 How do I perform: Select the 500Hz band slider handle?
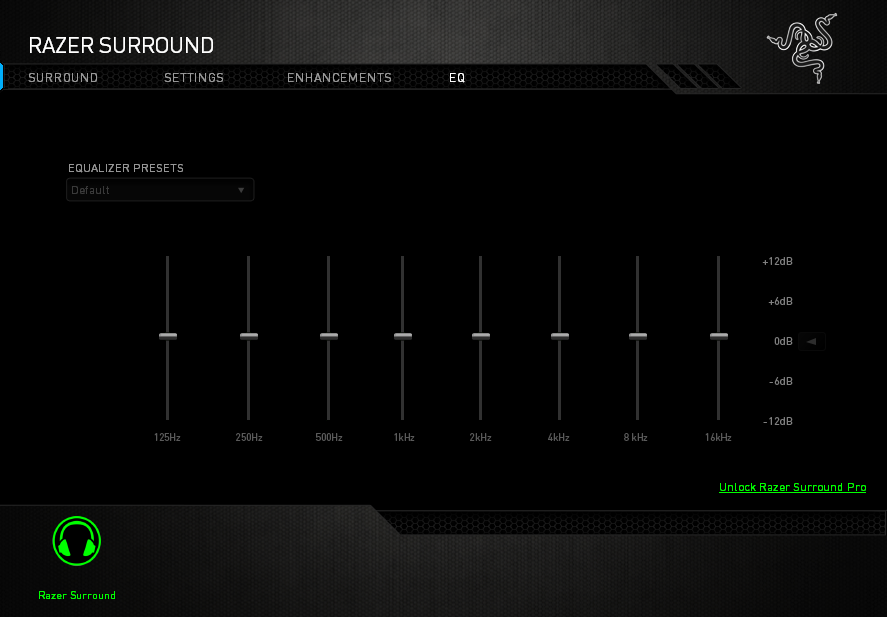click(x=329, y=336)
